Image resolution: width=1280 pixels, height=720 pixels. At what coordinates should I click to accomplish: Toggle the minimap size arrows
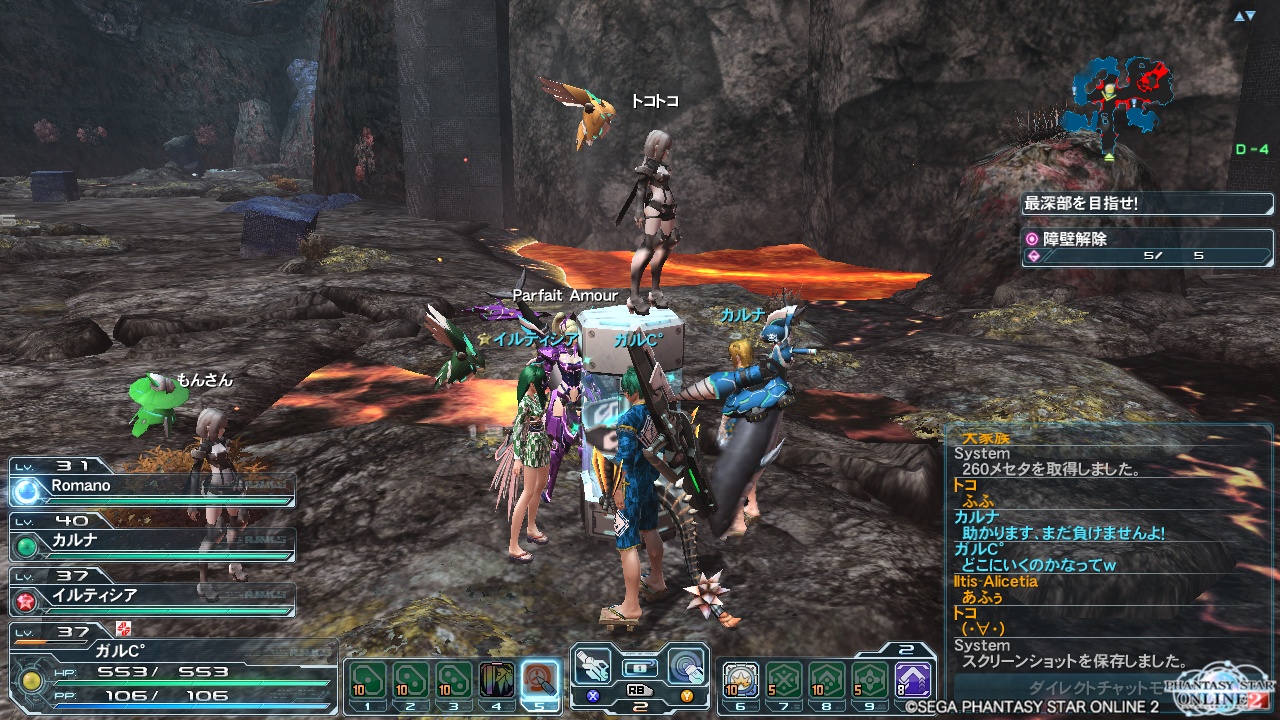pyautogui.click(x=1244, y=16)
